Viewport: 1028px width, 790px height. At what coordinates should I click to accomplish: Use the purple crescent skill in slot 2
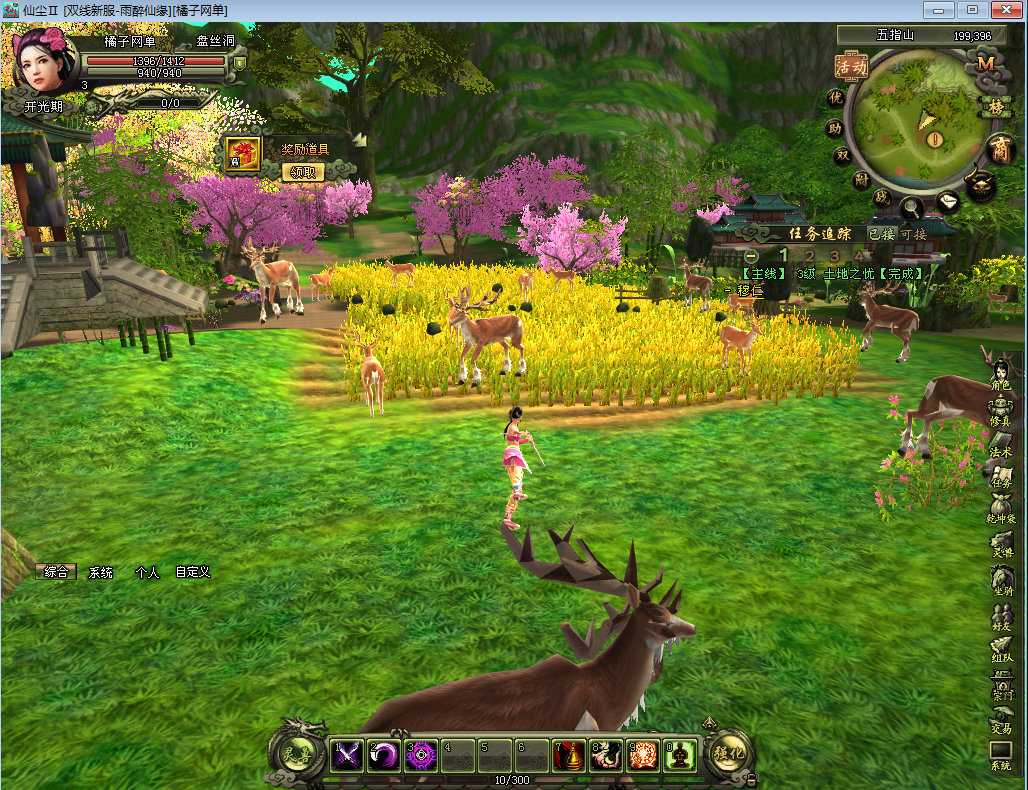point(383,756)
